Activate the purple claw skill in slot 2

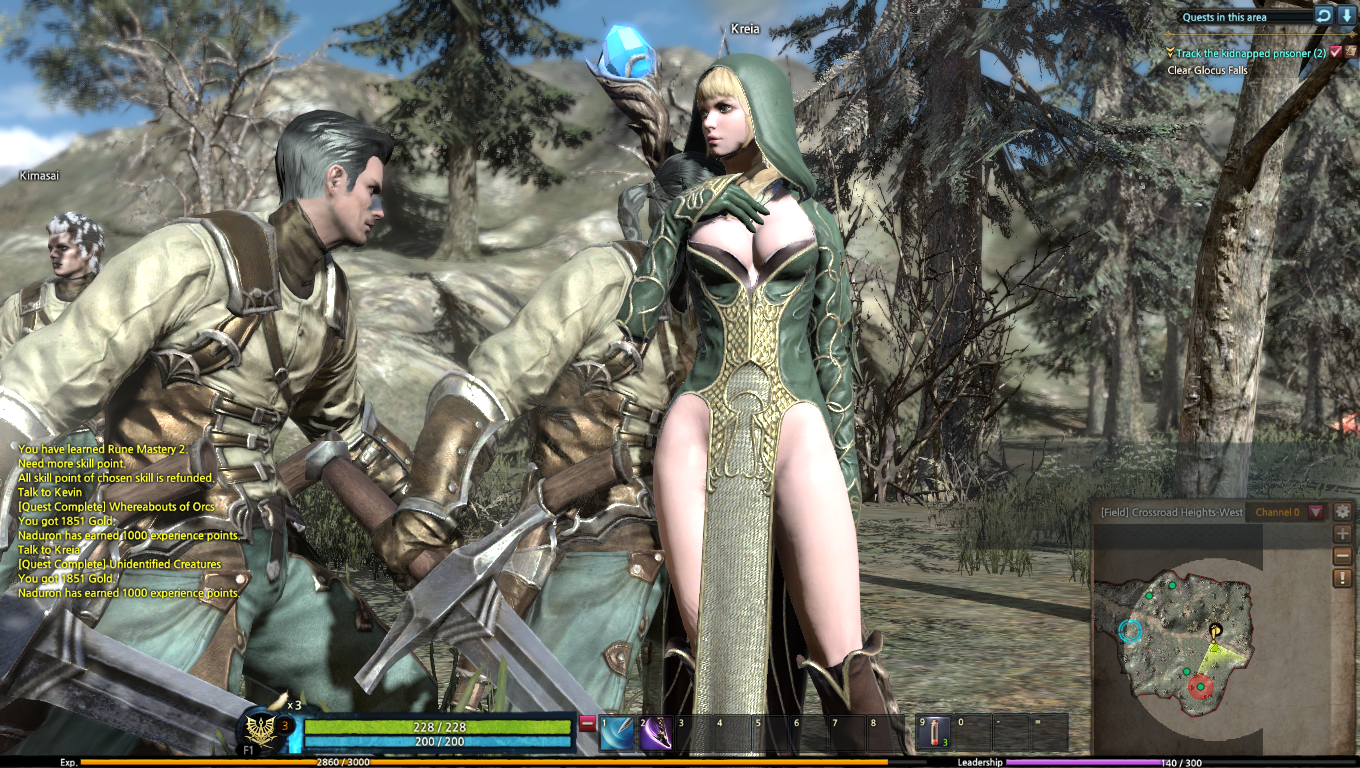click(656, 733)
